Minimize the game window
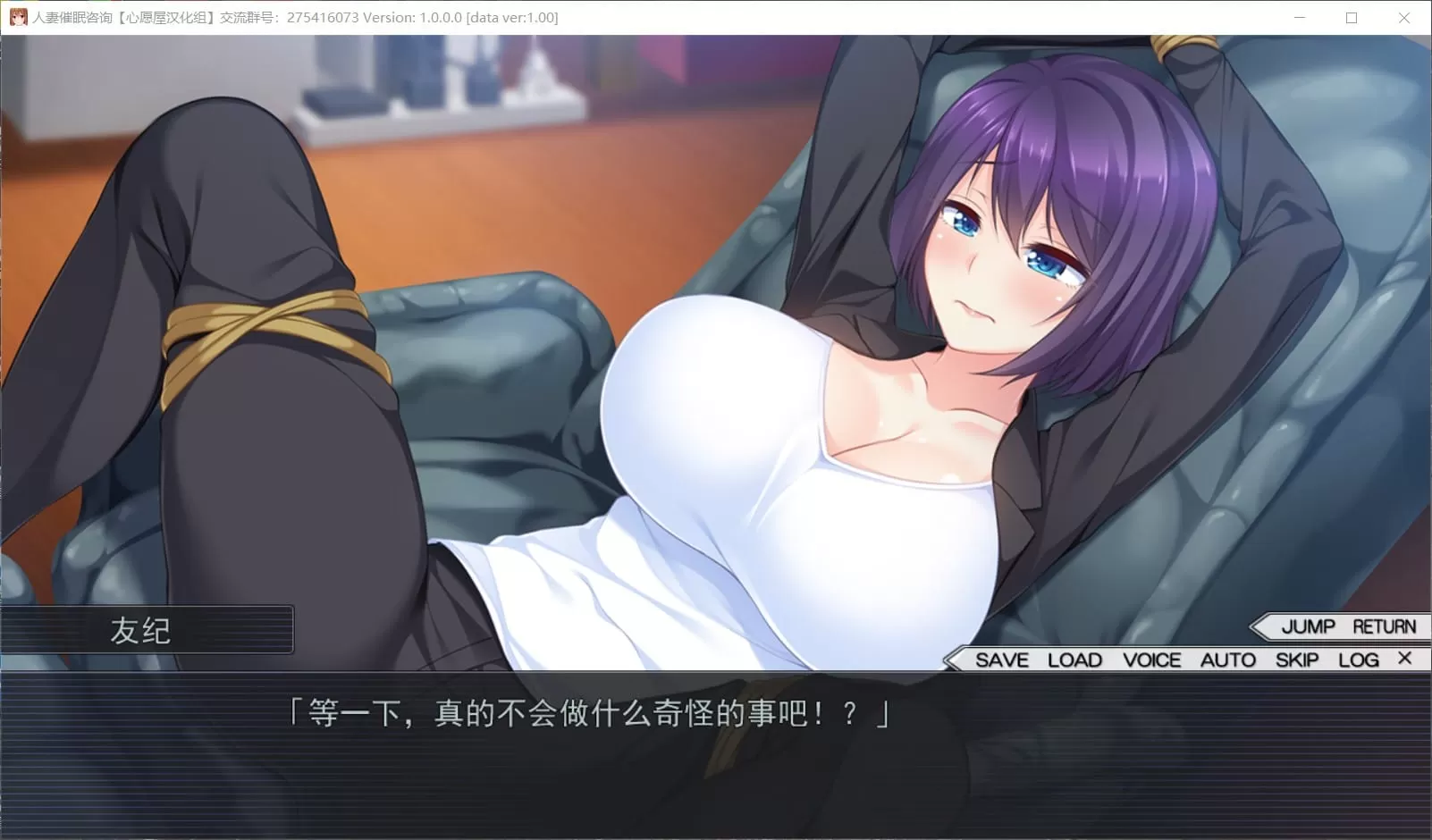The image size is (1432, 840). pos(1298,17)
